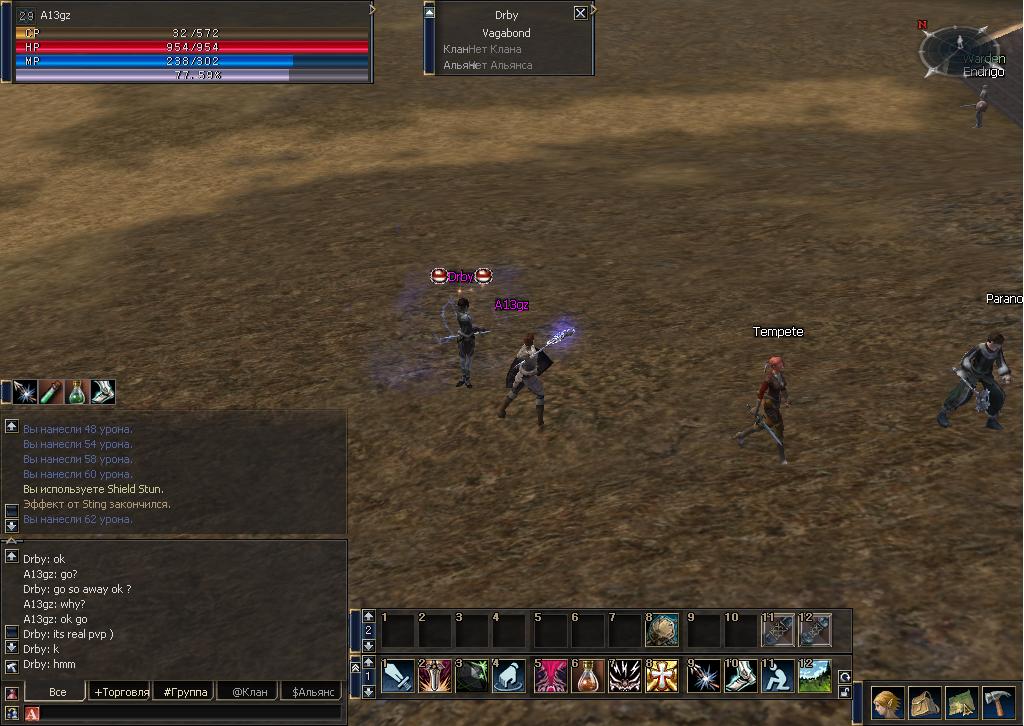Open the hammer actions menu icon
Screen dimensions: 1024x726
point(998,702)
